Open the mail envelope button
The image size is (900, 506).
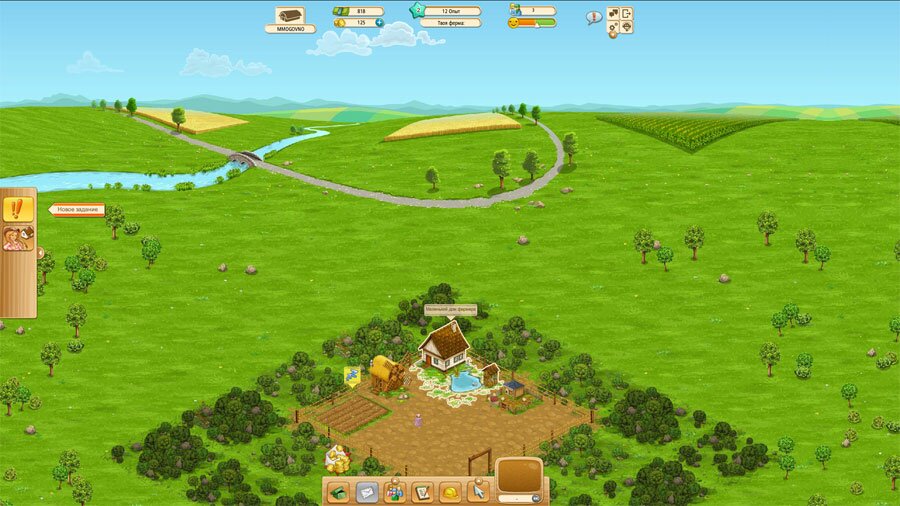(367, 491)
